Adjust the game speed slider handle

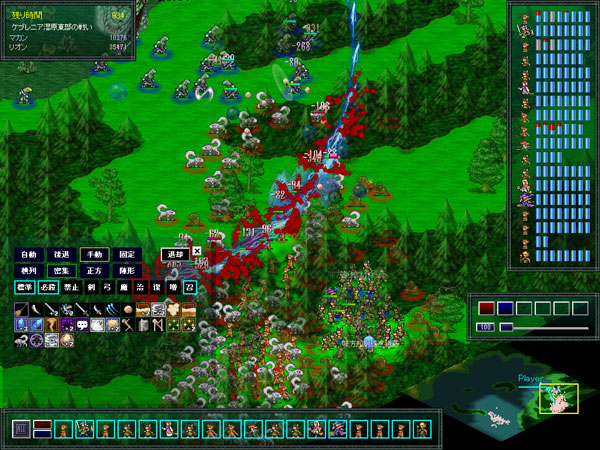coord(506,327)
